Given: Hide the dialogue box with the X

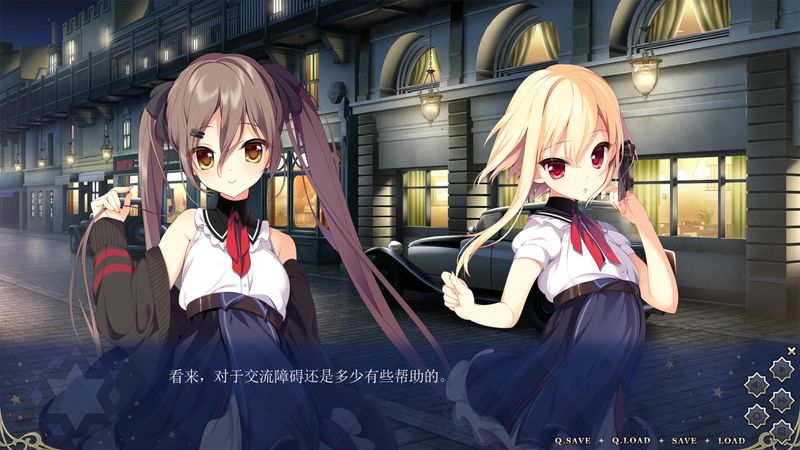Looking at the screenshot, I should pyautogui.click(x=791, y=351).
